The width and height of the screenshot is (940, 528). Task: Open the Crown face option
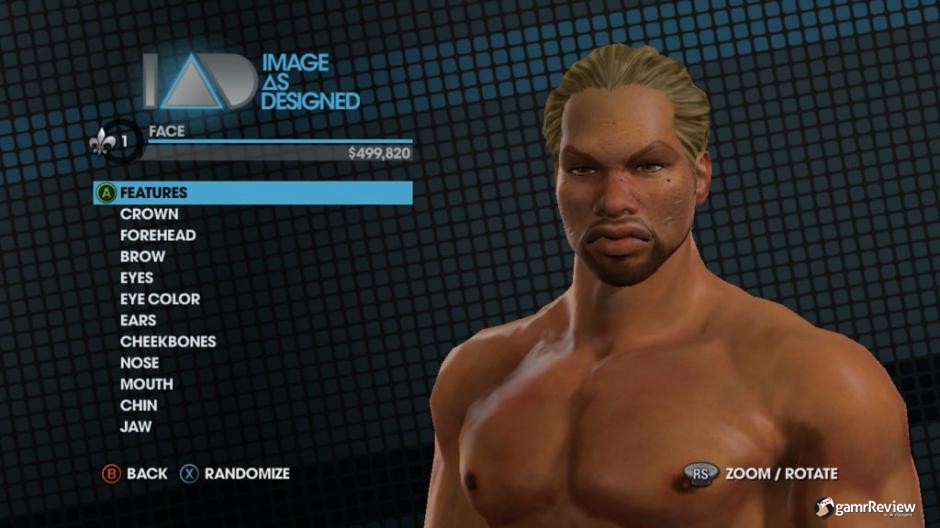(149, 214)
